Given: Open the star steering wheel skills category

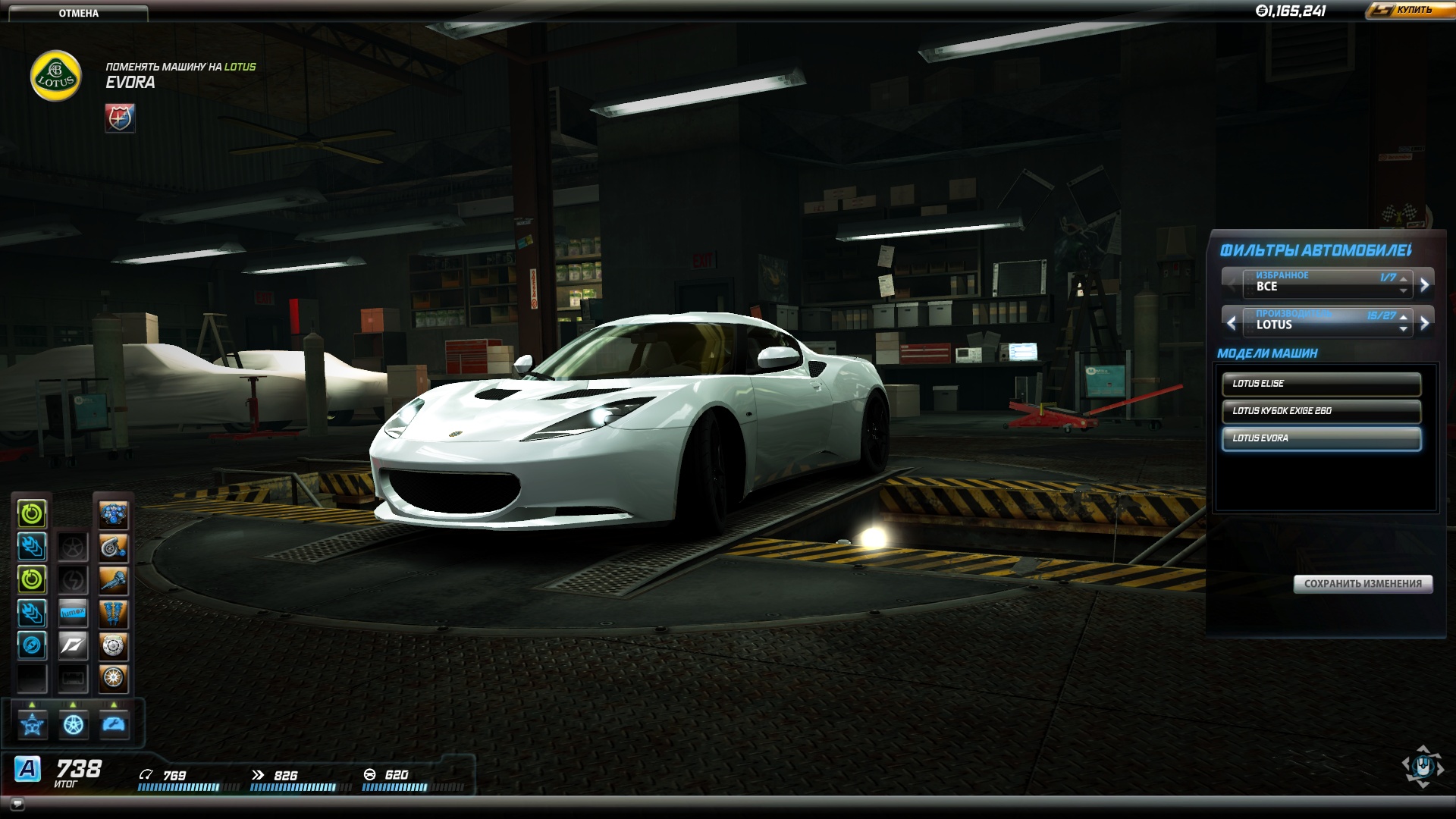Looking at the screenshot, I should (33, 725).
